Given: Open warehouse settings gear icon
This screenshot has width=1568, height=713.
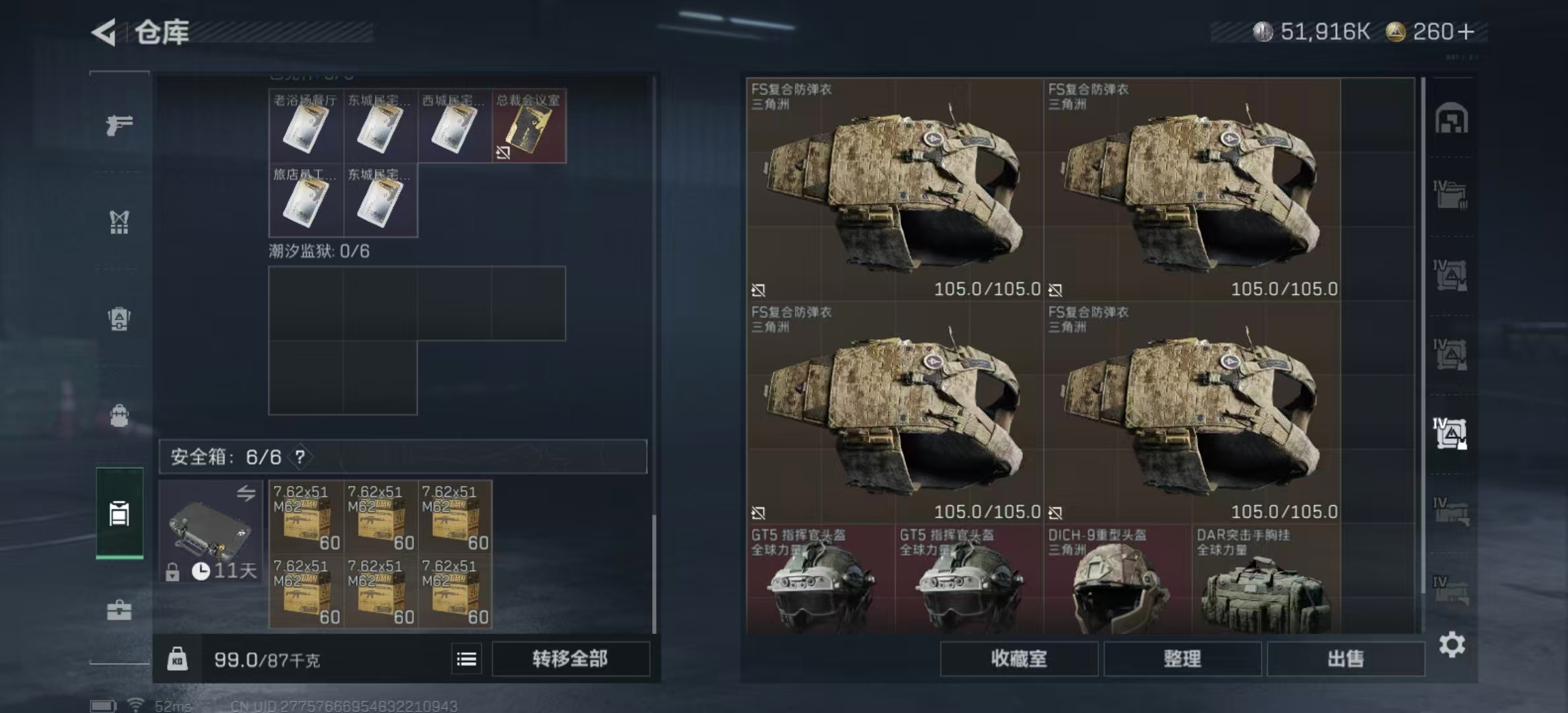Looking at the screenshot, I should tap(1452, 644).
